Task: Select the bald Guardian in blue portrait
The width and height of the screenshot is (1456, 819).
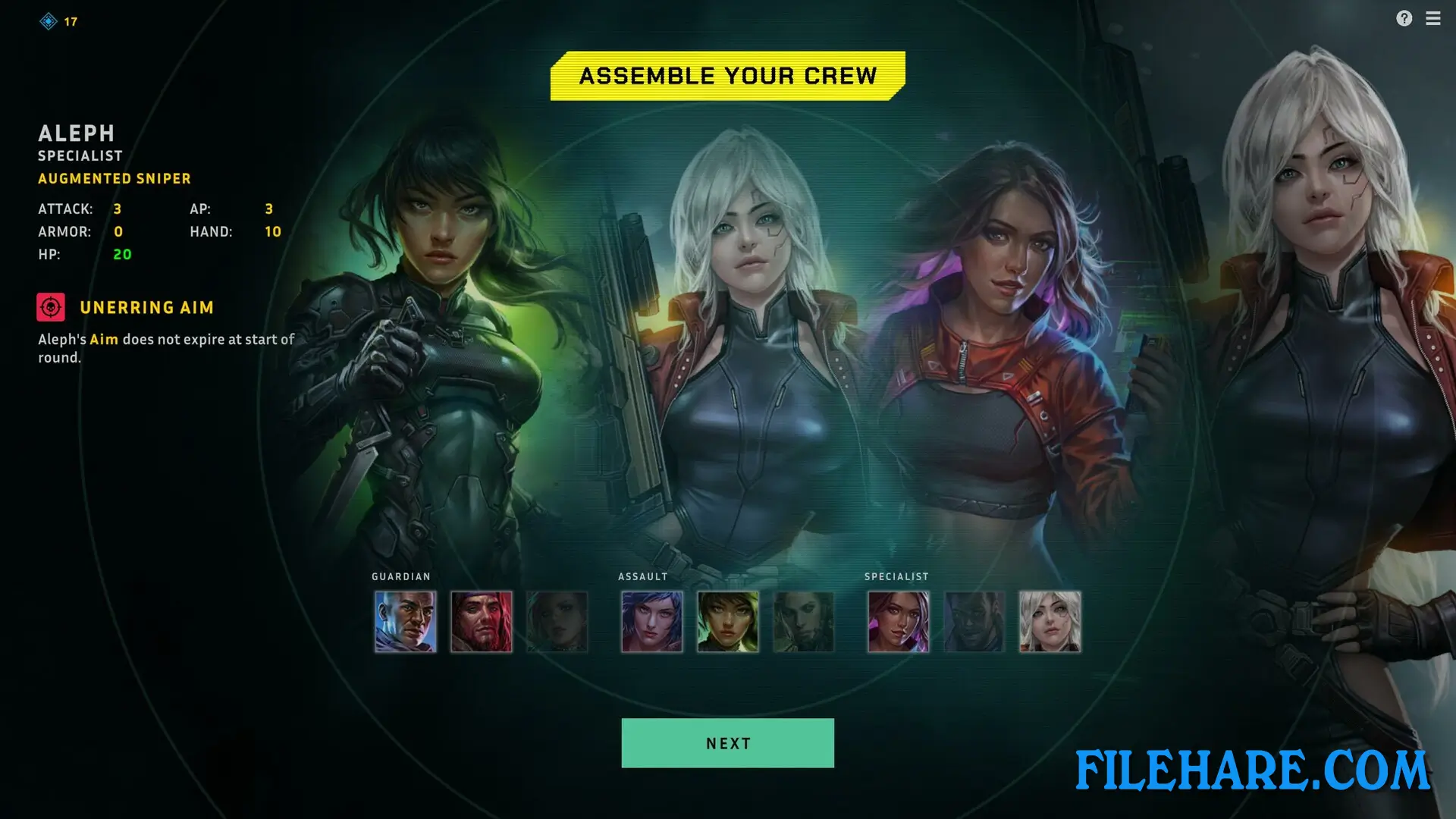Action: pos(406,622)
